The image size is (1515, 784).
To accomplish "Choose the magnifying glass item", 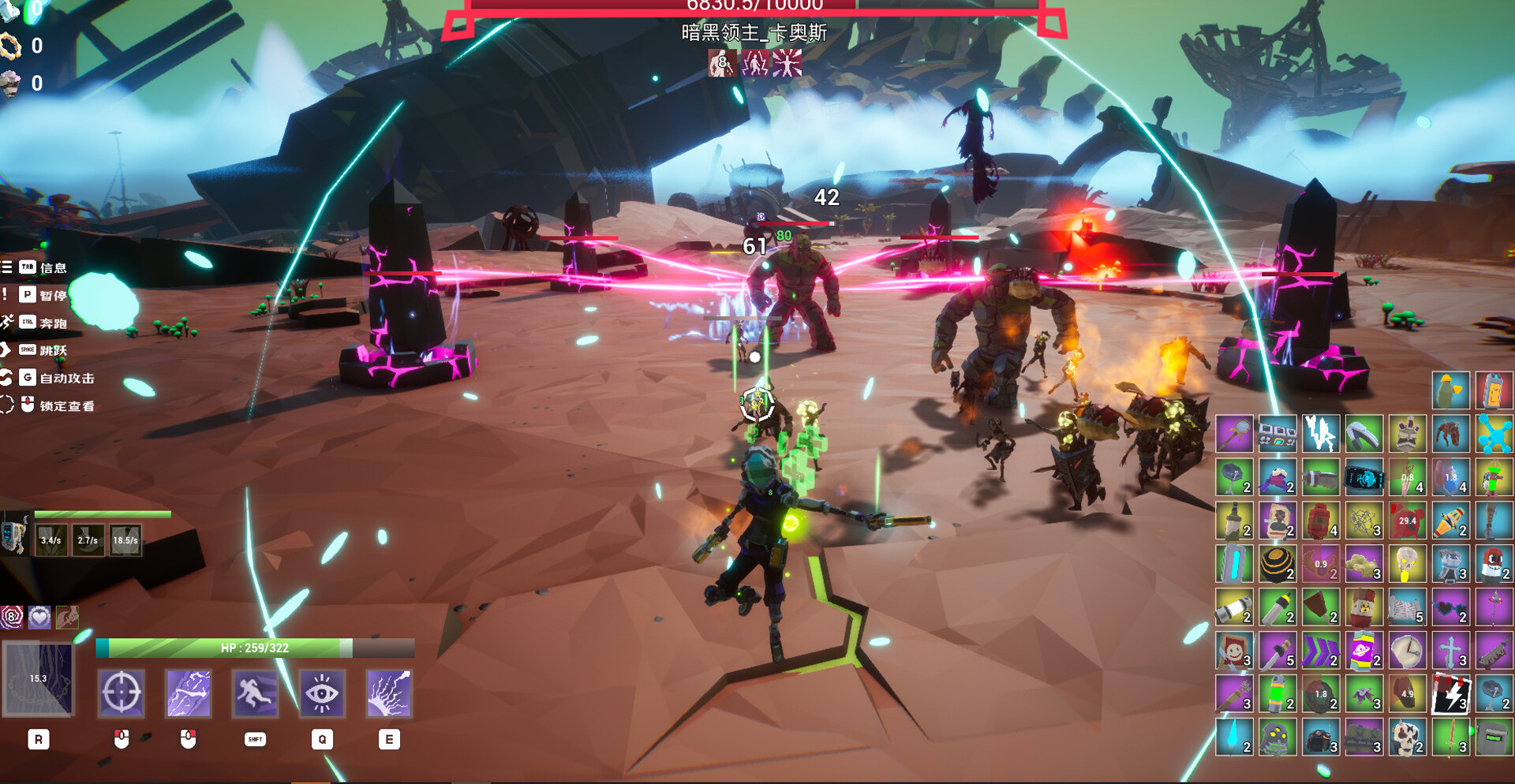I will coord(1234,434).
